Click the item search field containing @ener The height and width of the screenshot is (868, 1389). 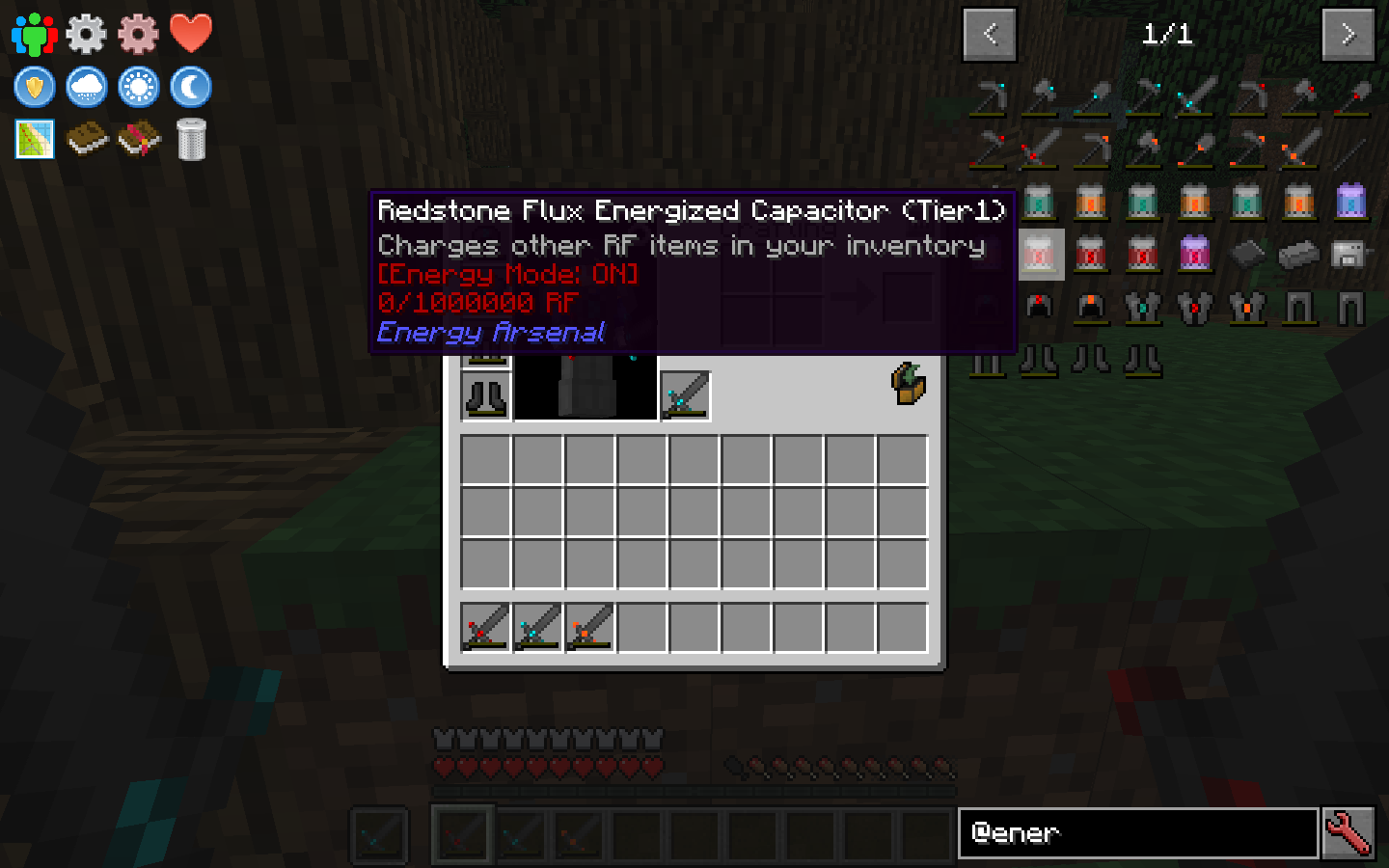pyautogui.click(x=1138, y=833)
